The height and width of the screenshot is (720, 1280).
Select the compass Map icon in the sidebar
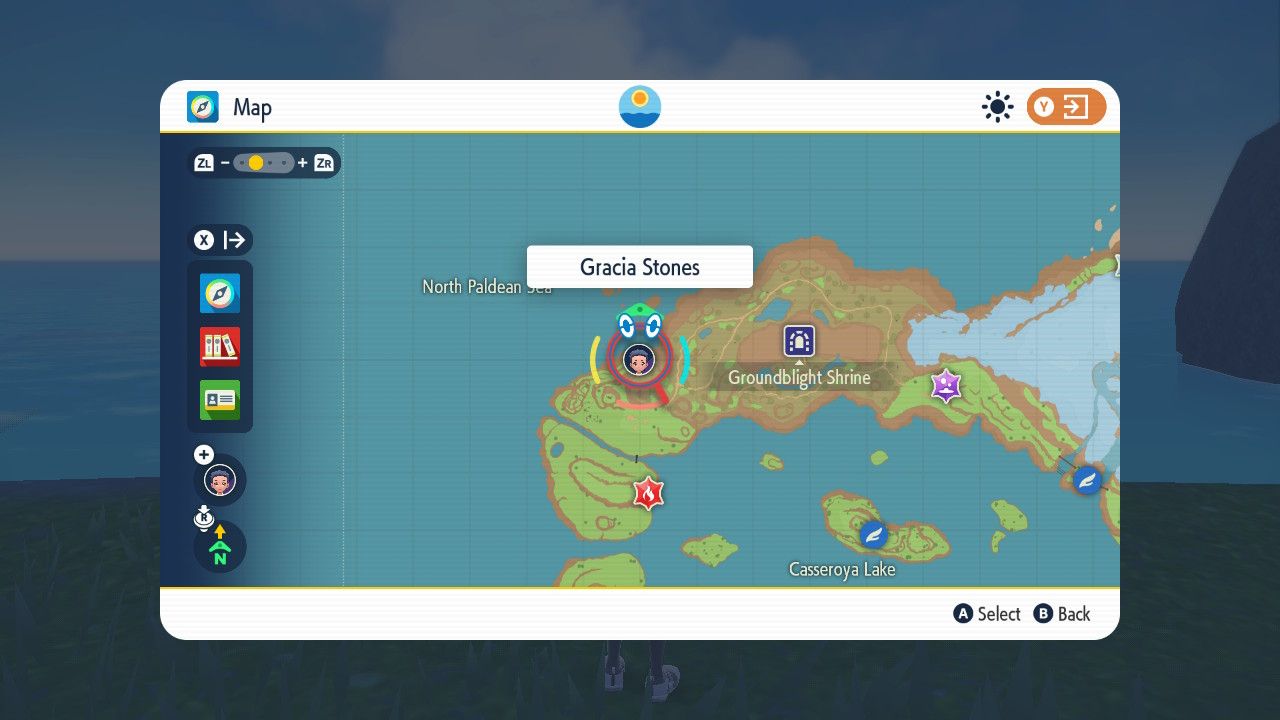coord(219,294)
